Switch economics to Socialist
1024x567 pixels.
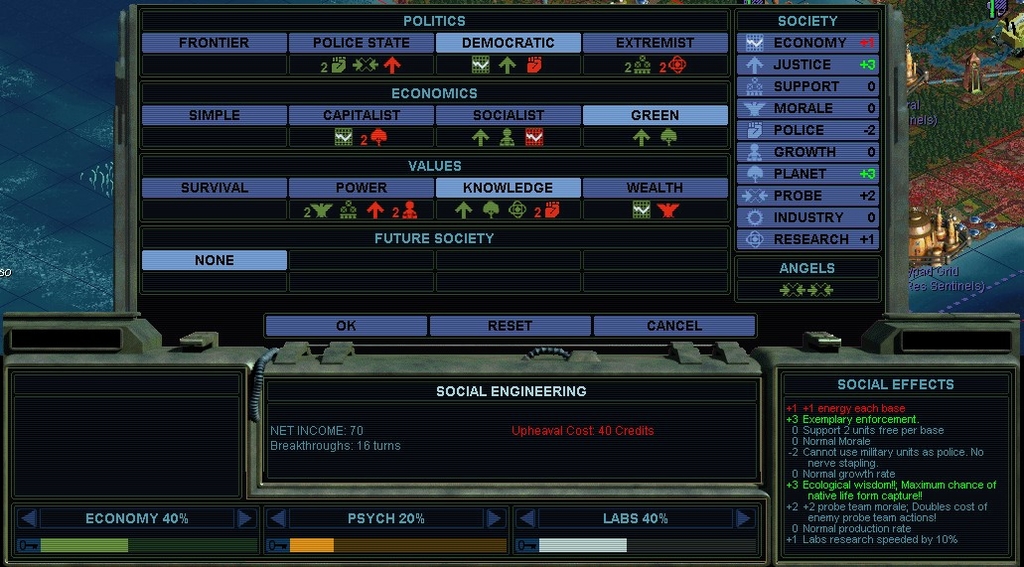point(508,115)
